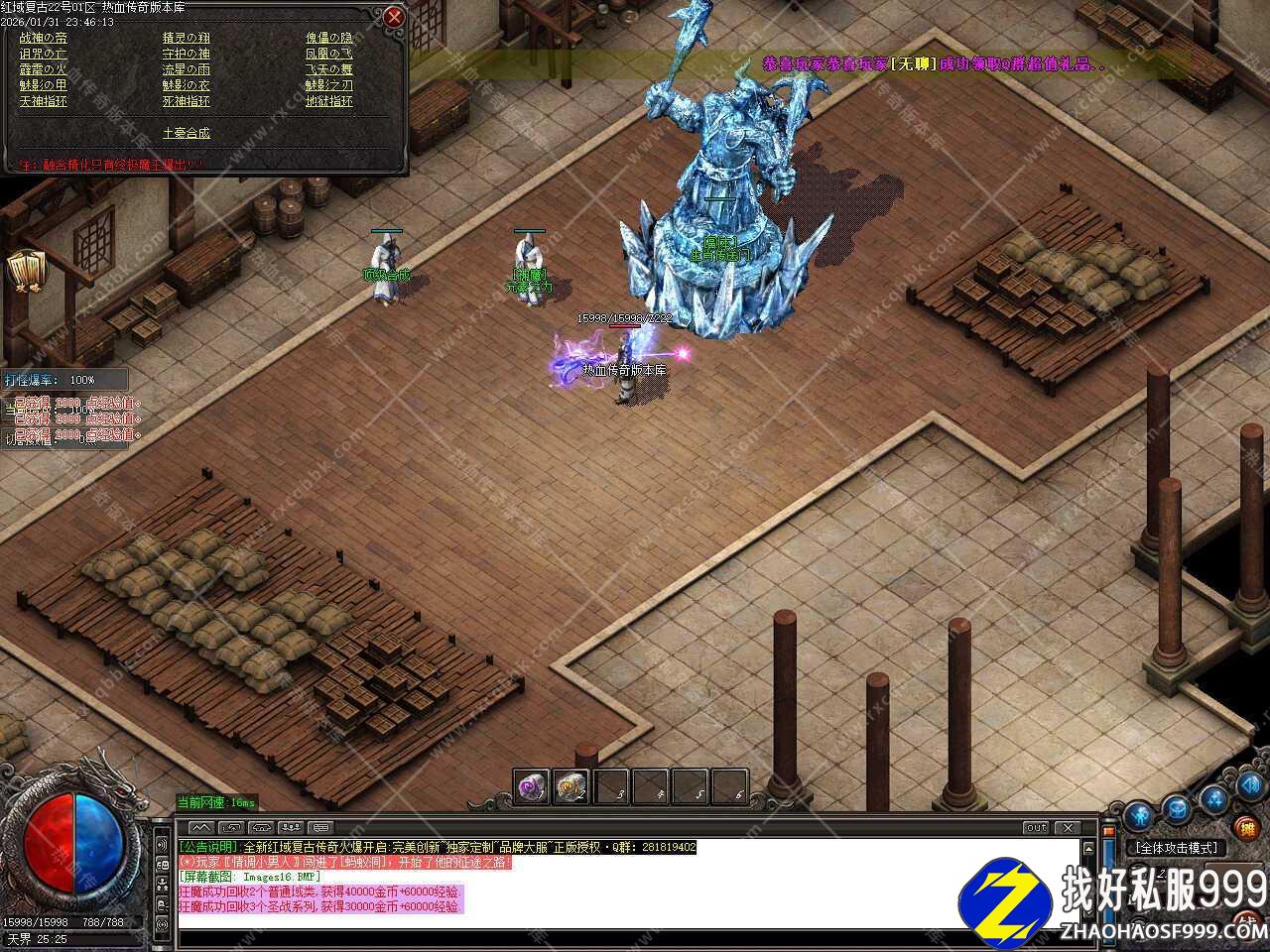This screenshot has height=952, width=1270.
Task: Use the purple scroll in hotbar slot 1
Action: click(531, 786)
